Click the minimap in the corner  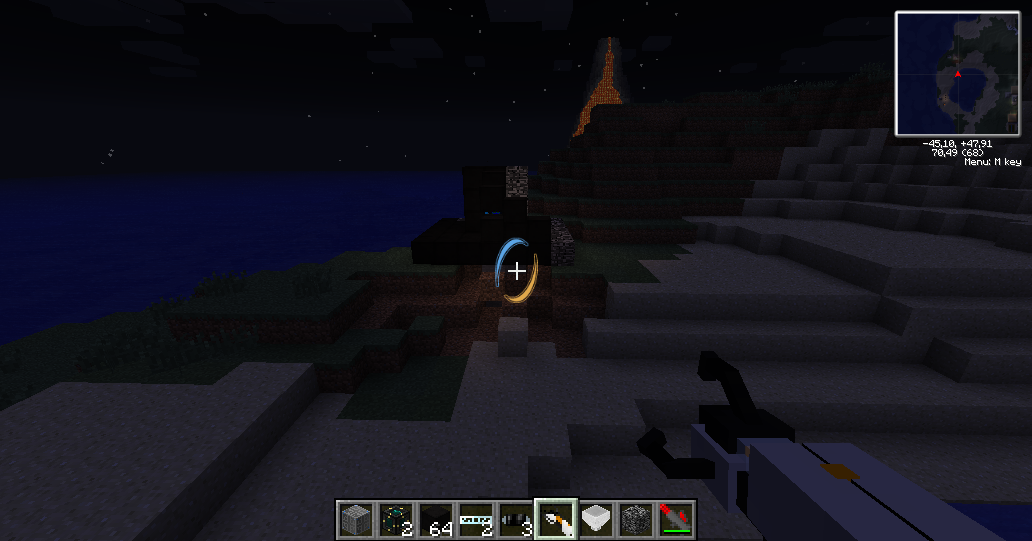pos(957,74)
